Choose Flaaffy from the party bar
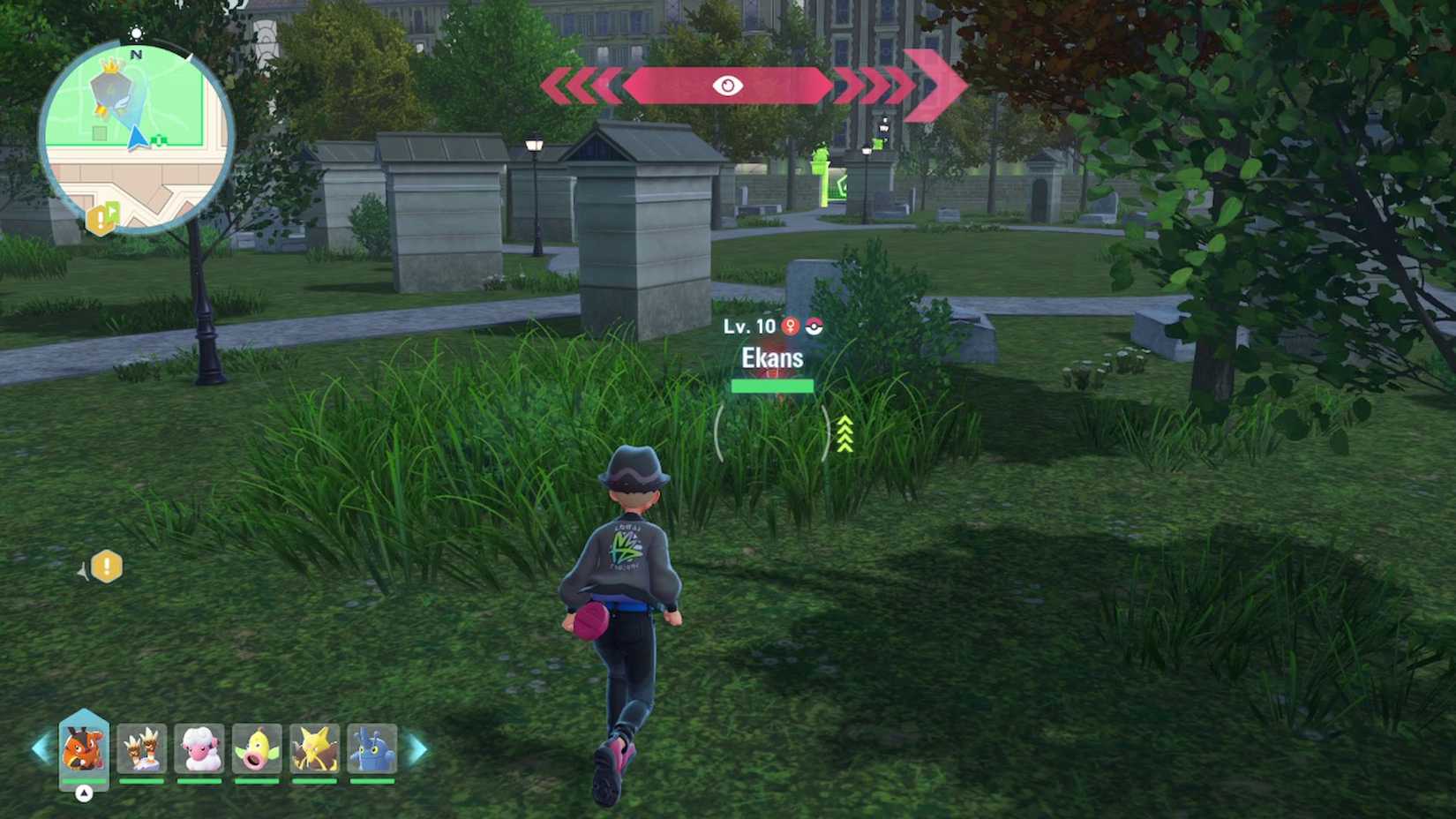The width and height of the screenshot is (1456, 819). tap(200, 747)
